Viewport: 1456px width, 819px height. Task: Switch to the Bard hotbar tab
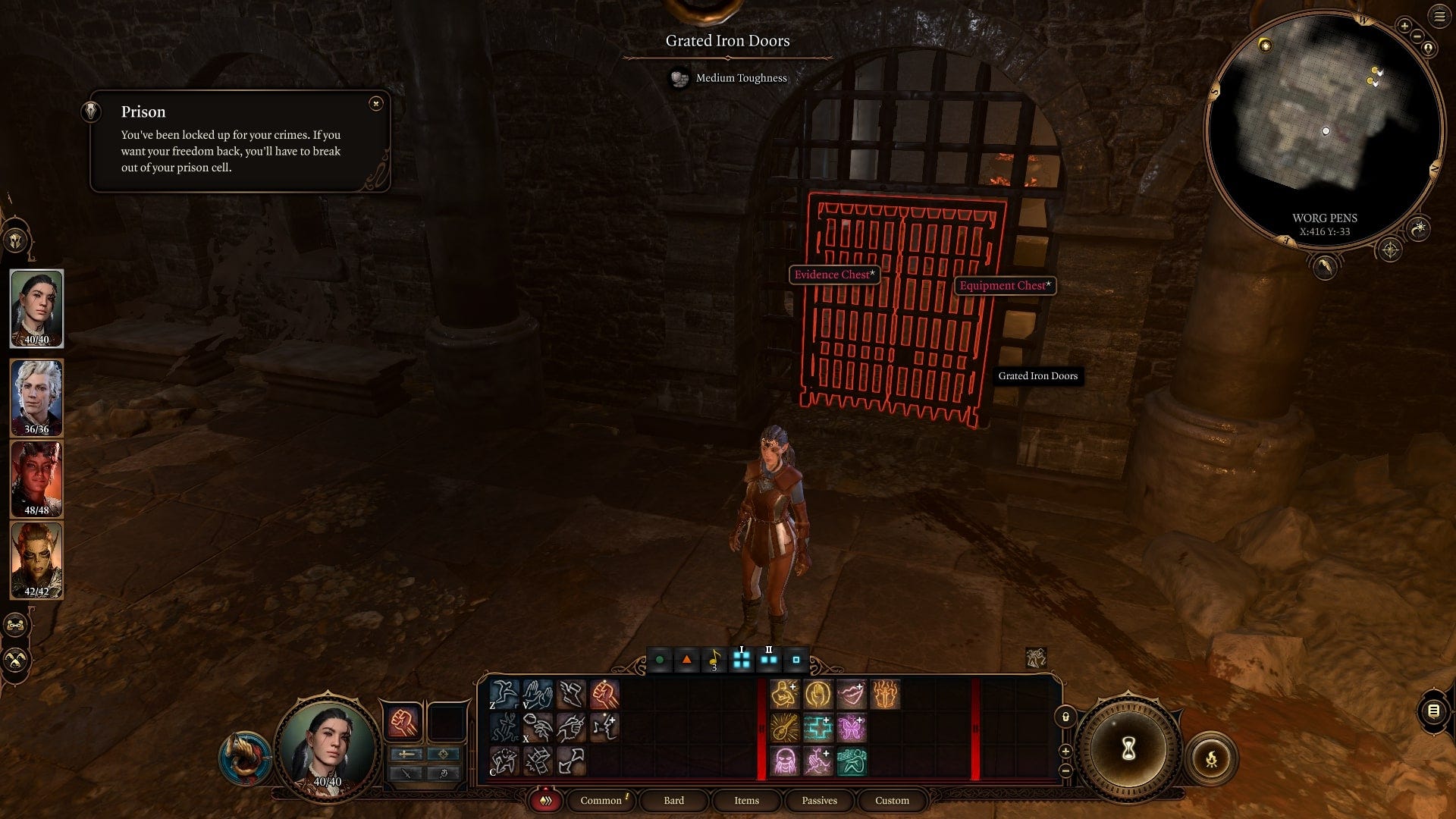coord(673,800)
